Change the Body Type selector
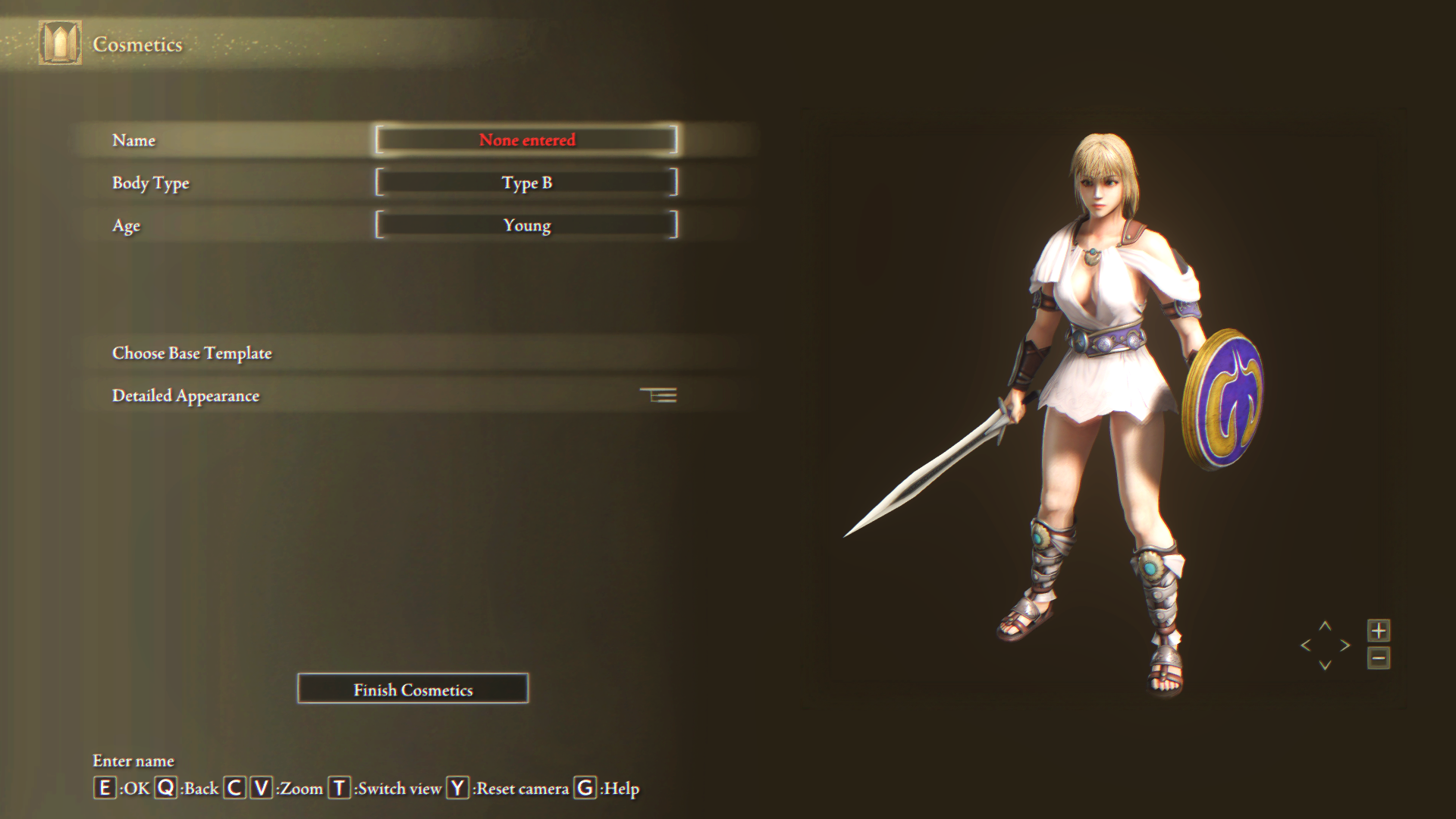 tap(526, 183)
